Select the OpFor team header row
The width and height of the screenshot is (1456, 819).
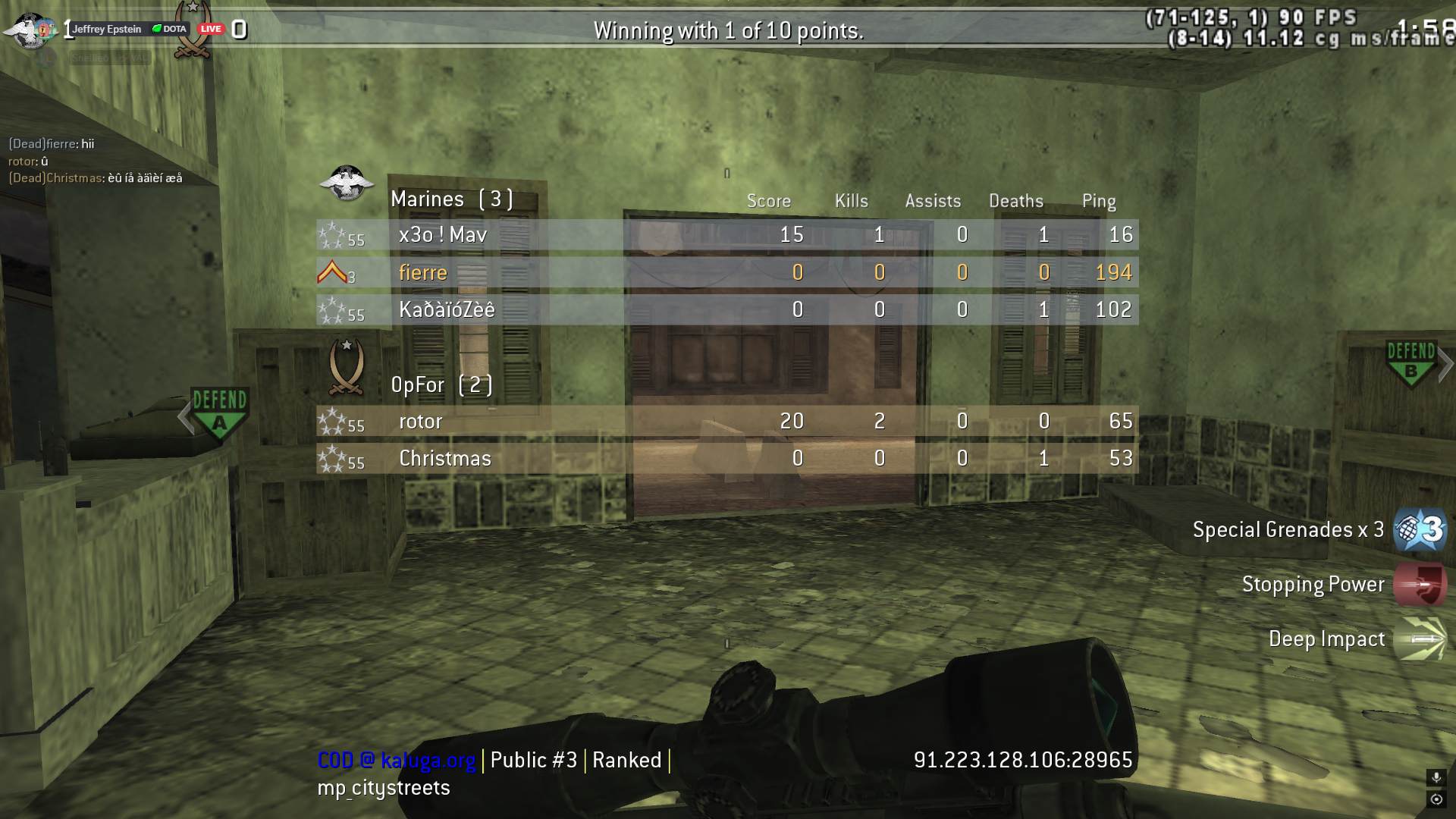pyautogui.click(x=443, y=385)
